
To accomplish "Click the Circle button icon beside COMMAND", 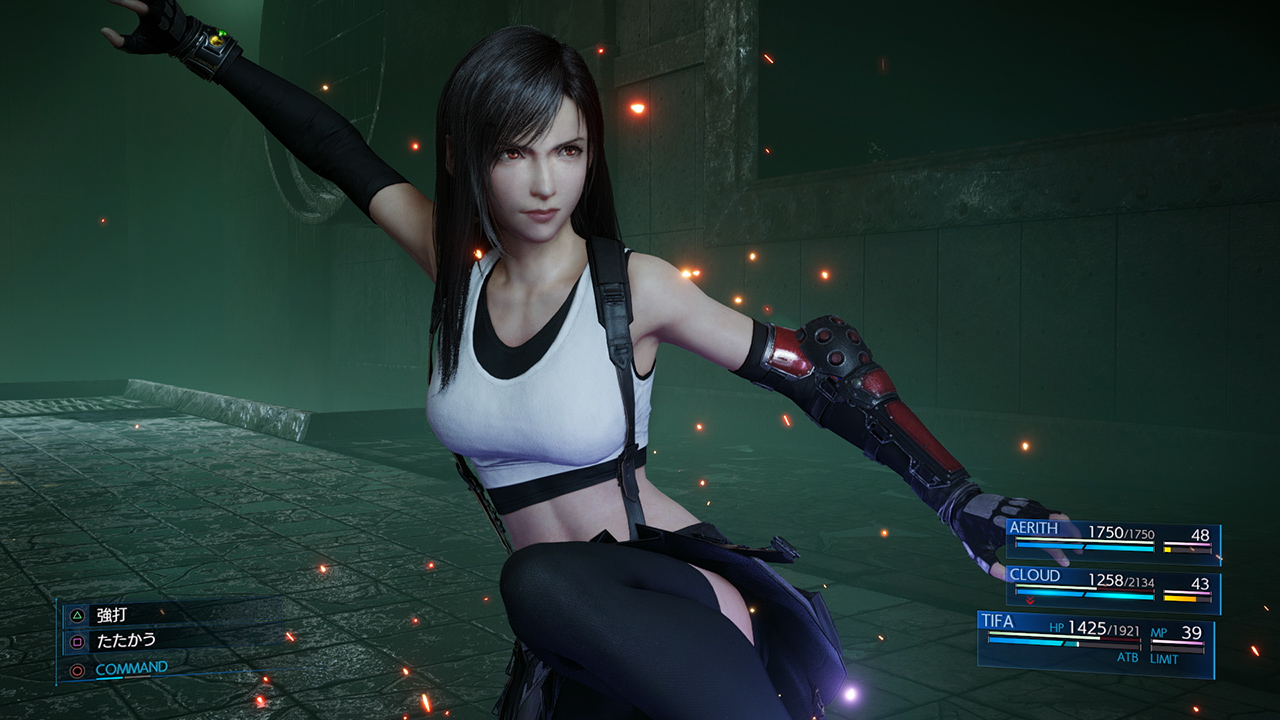I will 77,670.
